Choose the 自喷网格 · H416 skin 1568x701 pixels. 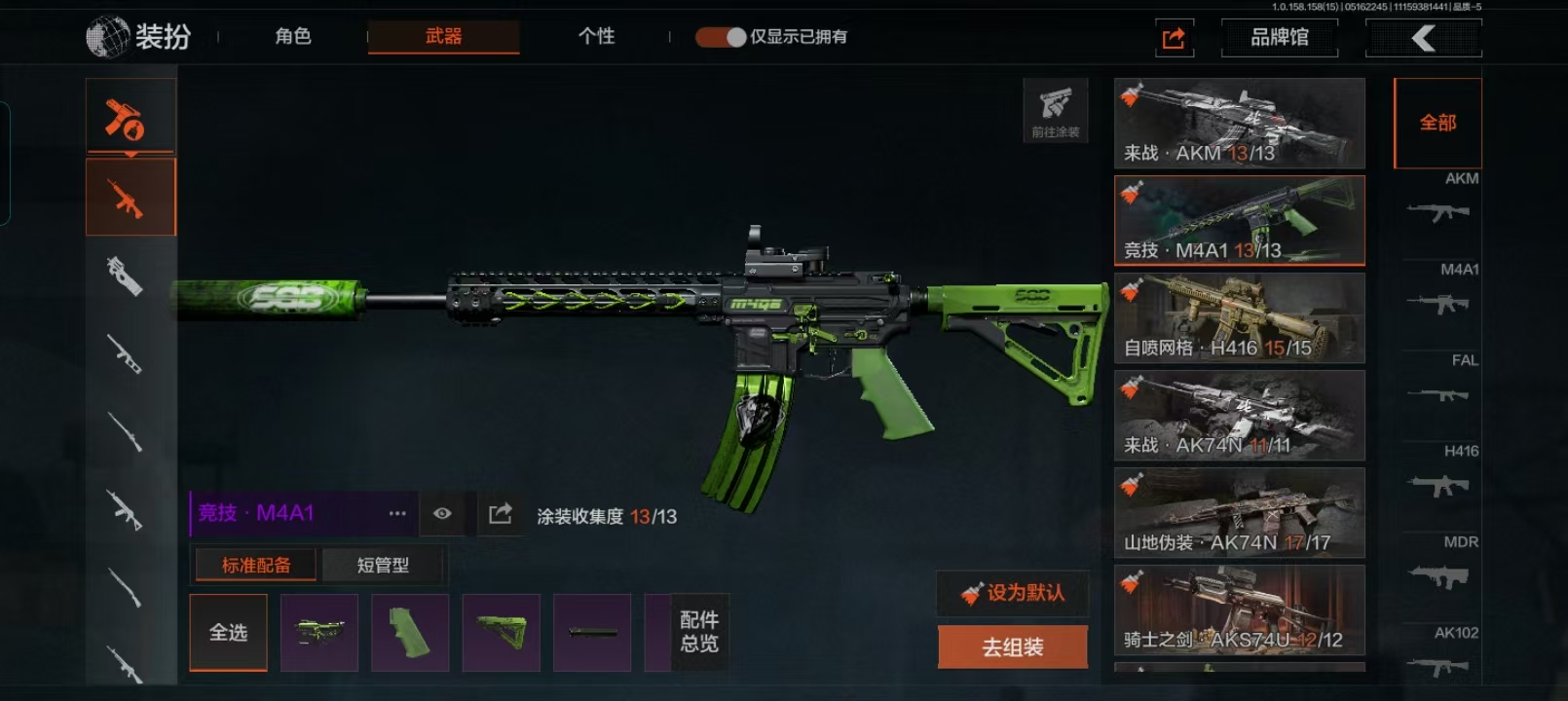[x=1239, y=318]
